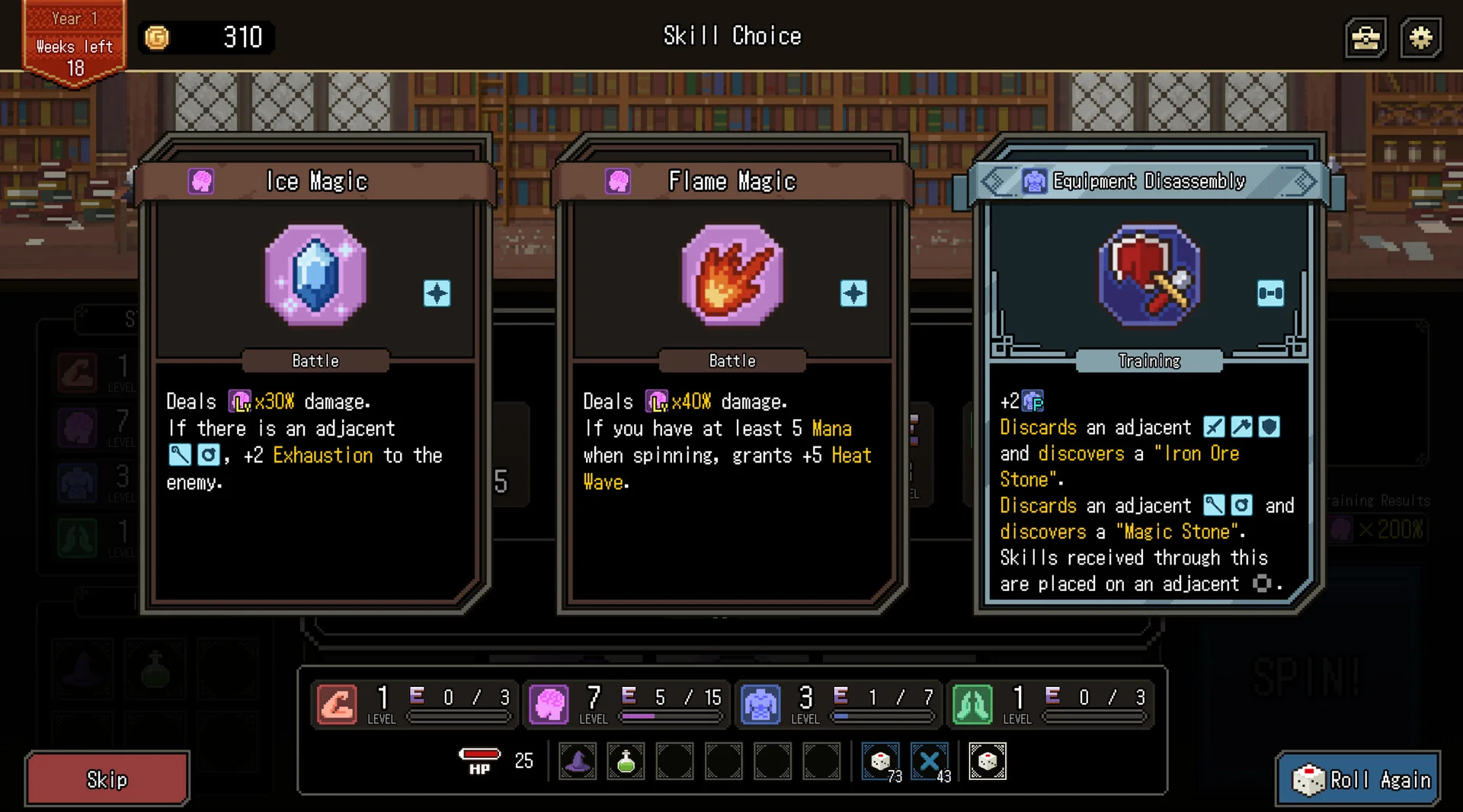Screen dimensions: 1463x812
Task: Click Equipment Disassembly's link icon
Action: point(1270,293)
